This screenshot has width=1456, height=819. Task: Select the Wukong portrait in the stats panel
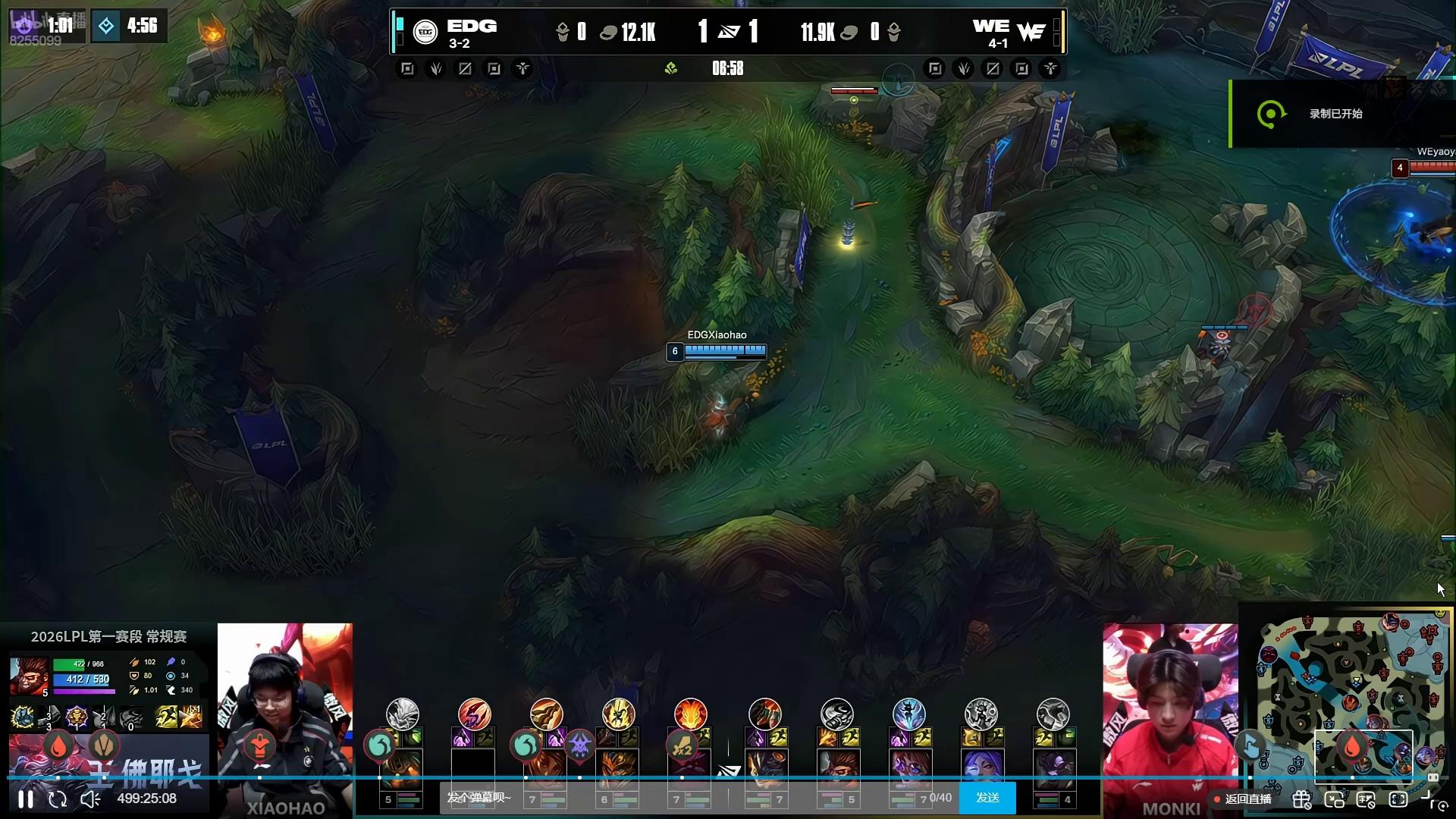point(28,675)
